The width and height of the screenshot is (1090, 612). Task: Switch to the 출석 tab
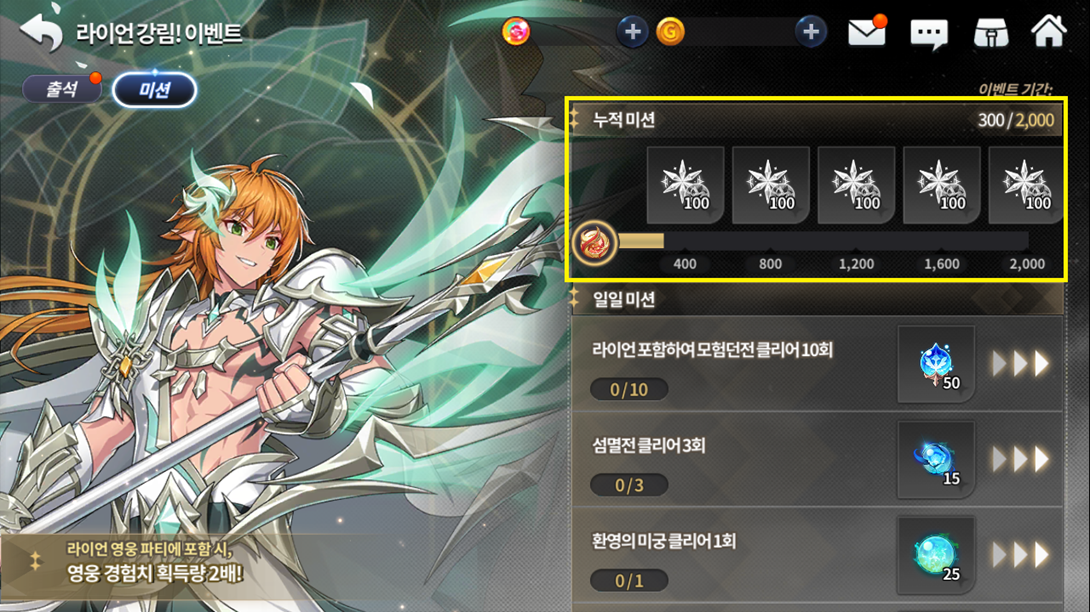tap(62, 89)
